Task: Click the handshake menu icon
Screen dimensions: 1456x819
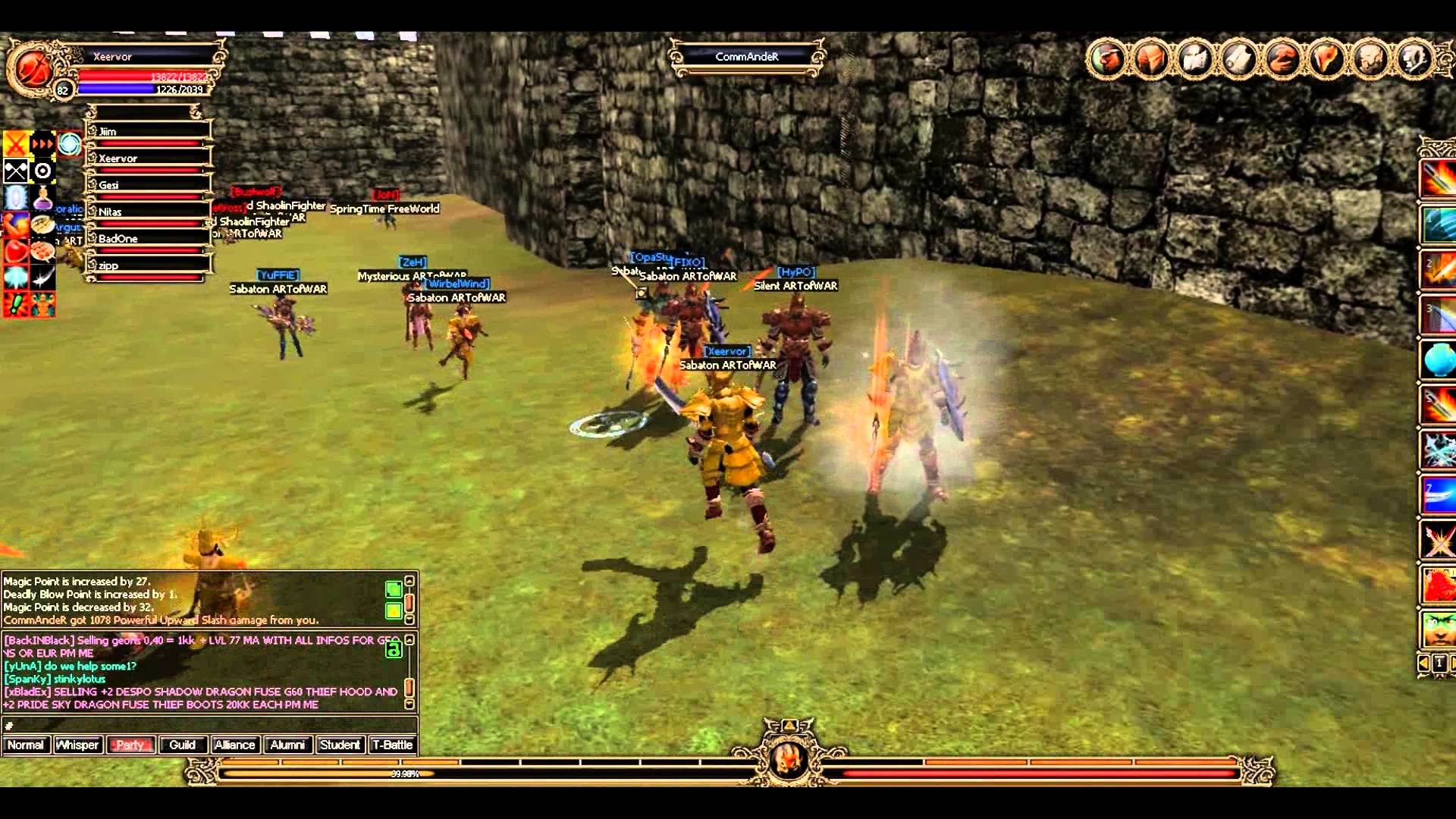Action: tap(1283, 58)
